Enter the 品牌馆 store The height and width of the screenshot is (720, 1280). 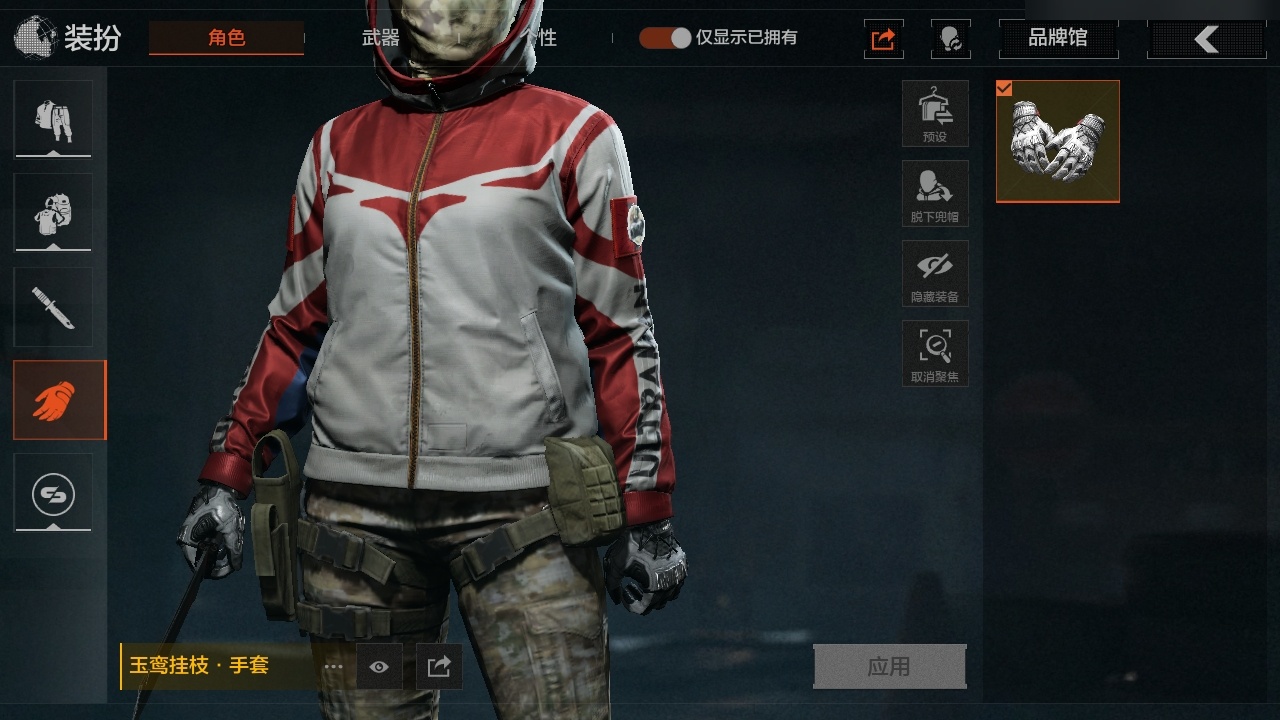point(1058,39)
